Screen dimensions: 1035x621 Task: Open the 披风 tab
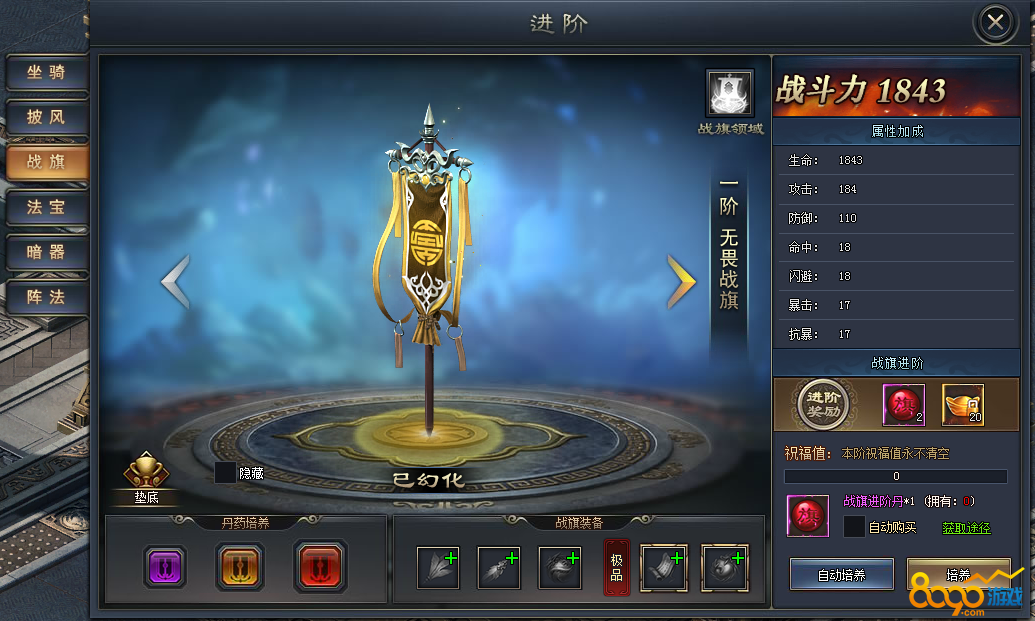(46, 118)
